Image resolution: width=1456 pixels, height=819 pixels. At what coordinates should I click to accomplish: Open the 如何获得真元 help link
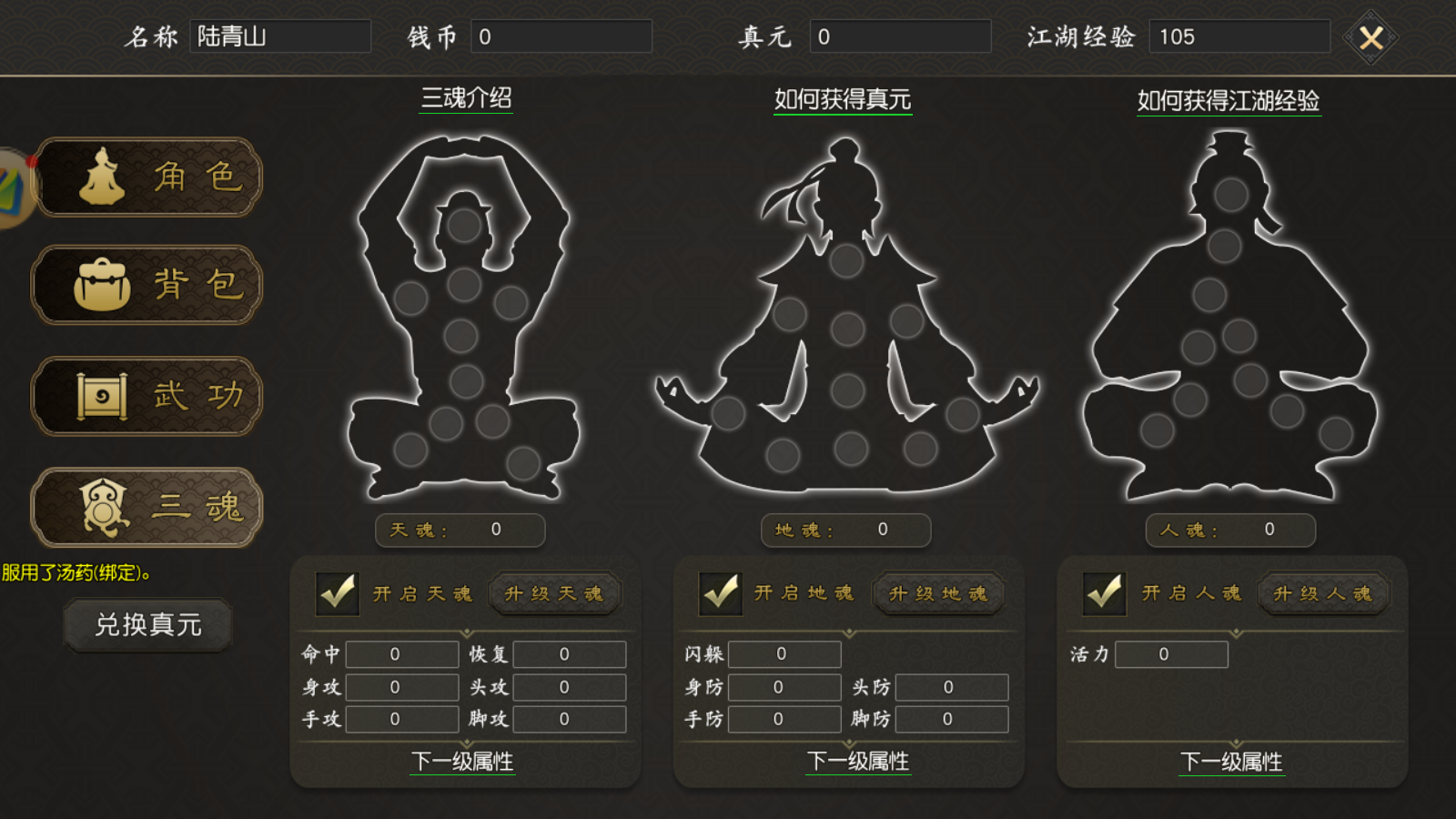842,101
